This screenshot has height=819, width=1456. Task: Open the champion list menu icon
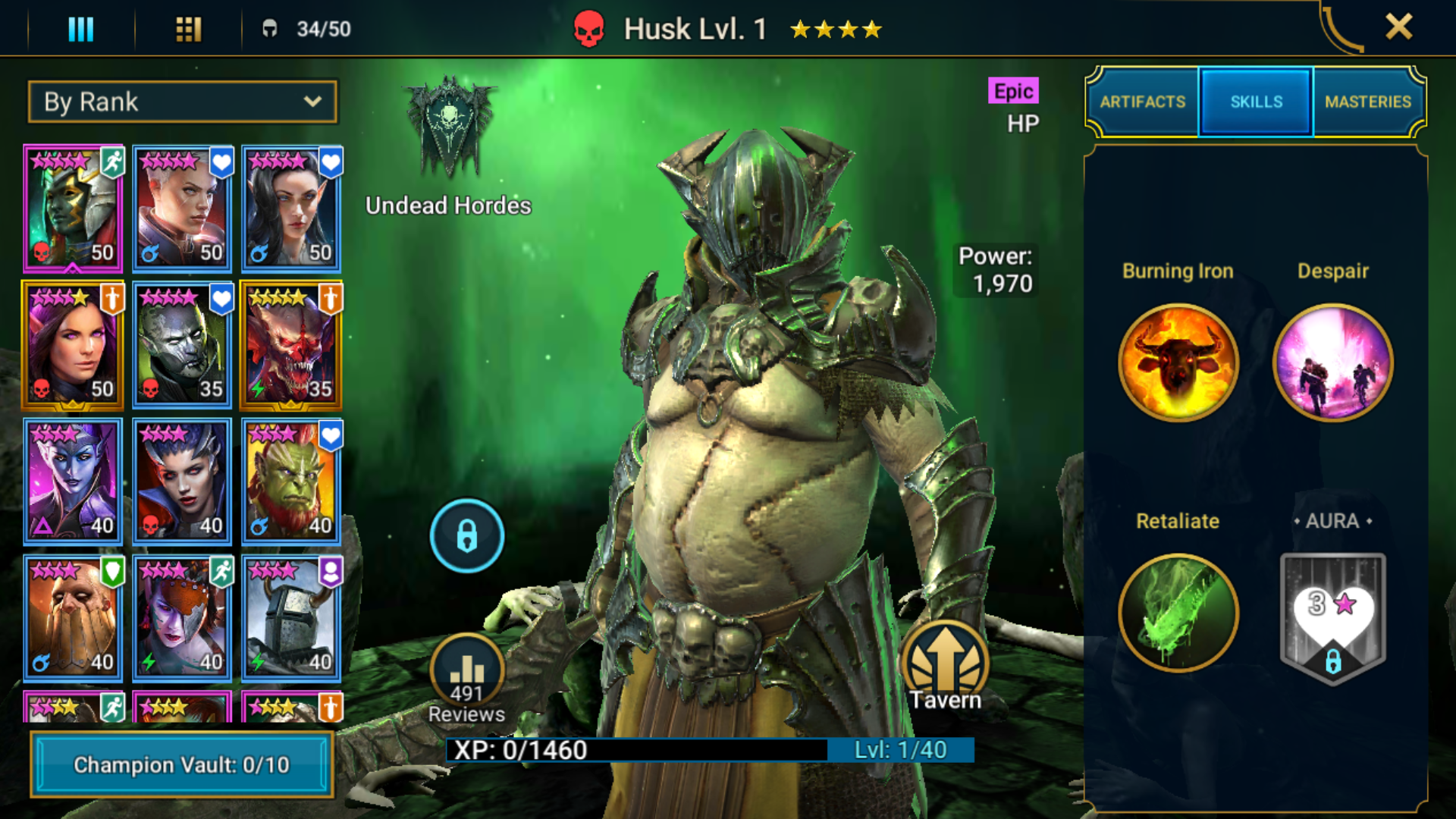(81, 28)
